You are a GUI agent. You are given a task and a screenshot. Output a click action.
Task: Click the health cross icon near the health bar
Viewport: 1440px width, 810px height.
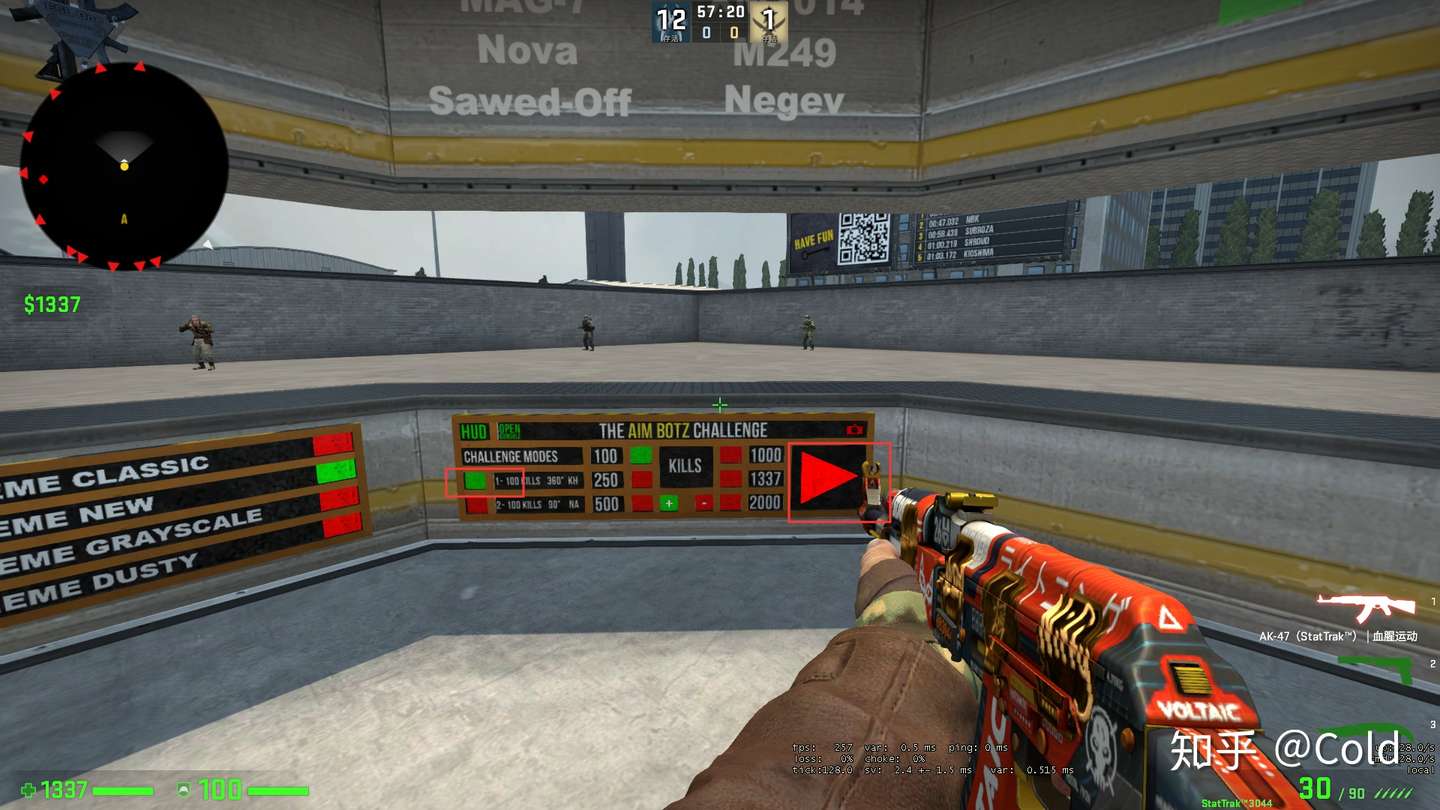[x=30, y=790]
